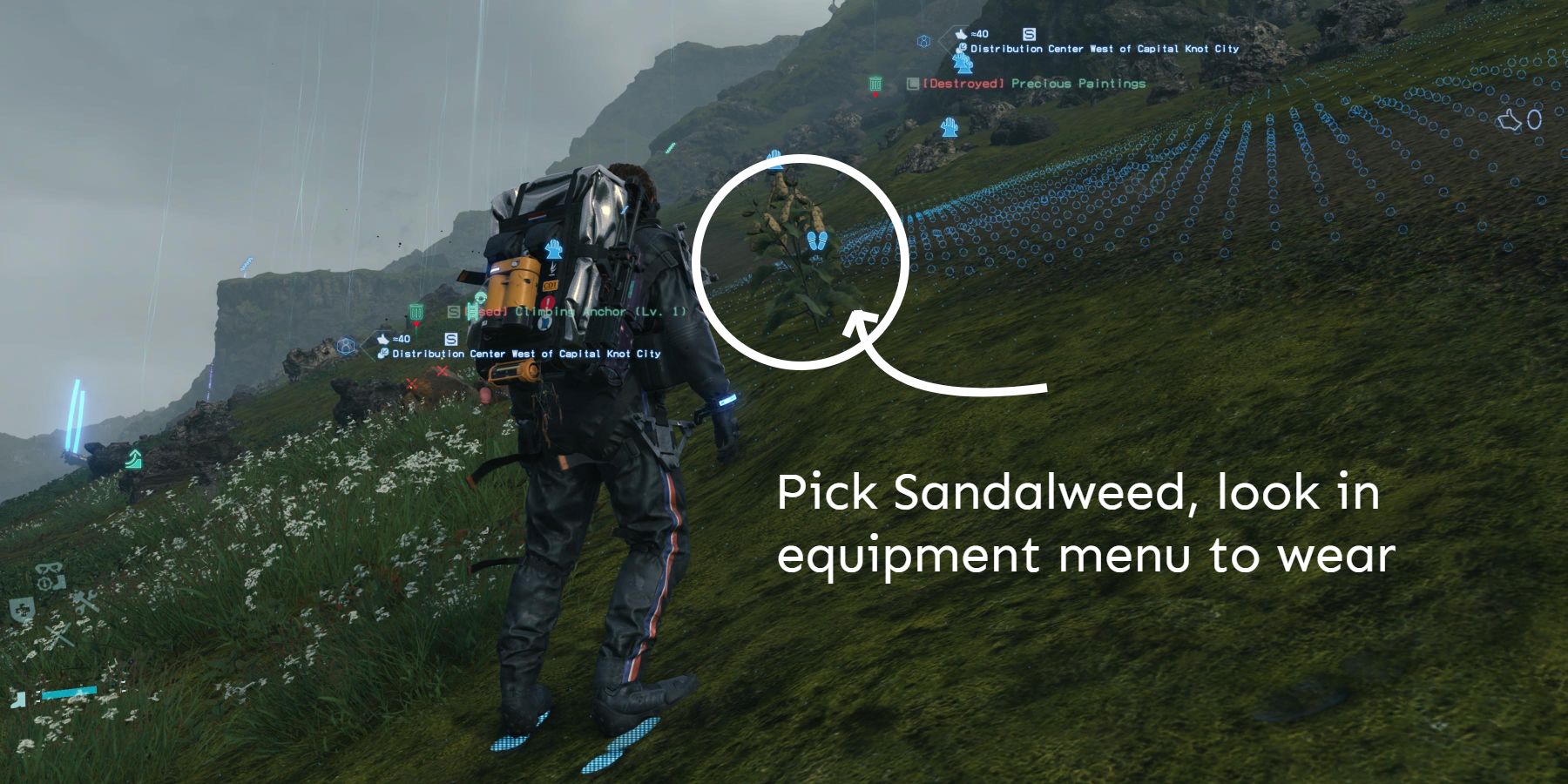Image resolution: width=1568 pixels, height=784 pixels.
Task: Toggle the red exclamation damage indicator on the backpack
Action: (549, 302)
